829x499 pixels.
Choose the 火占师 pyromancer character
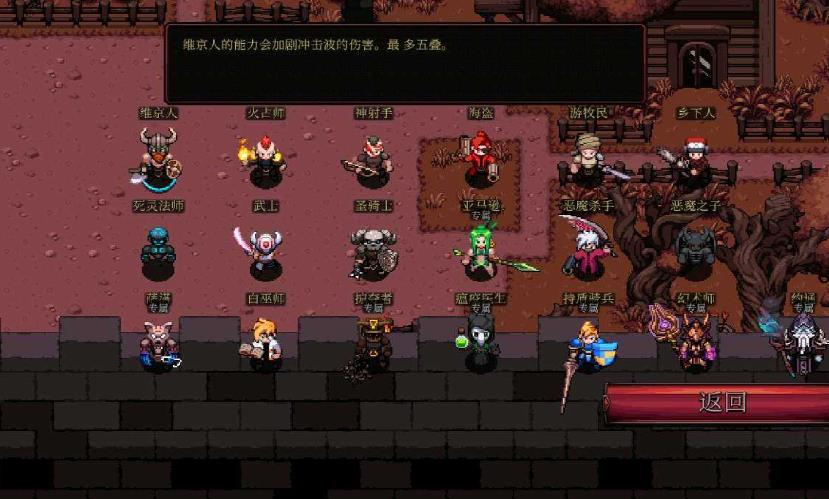point(265,159)
